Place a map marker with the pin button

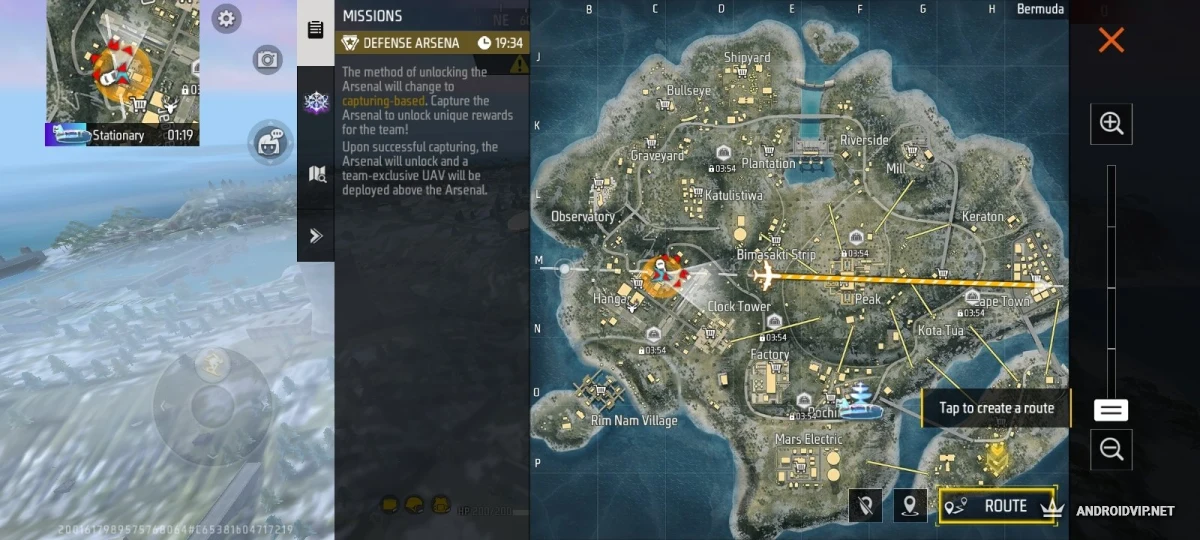(909, 506)
